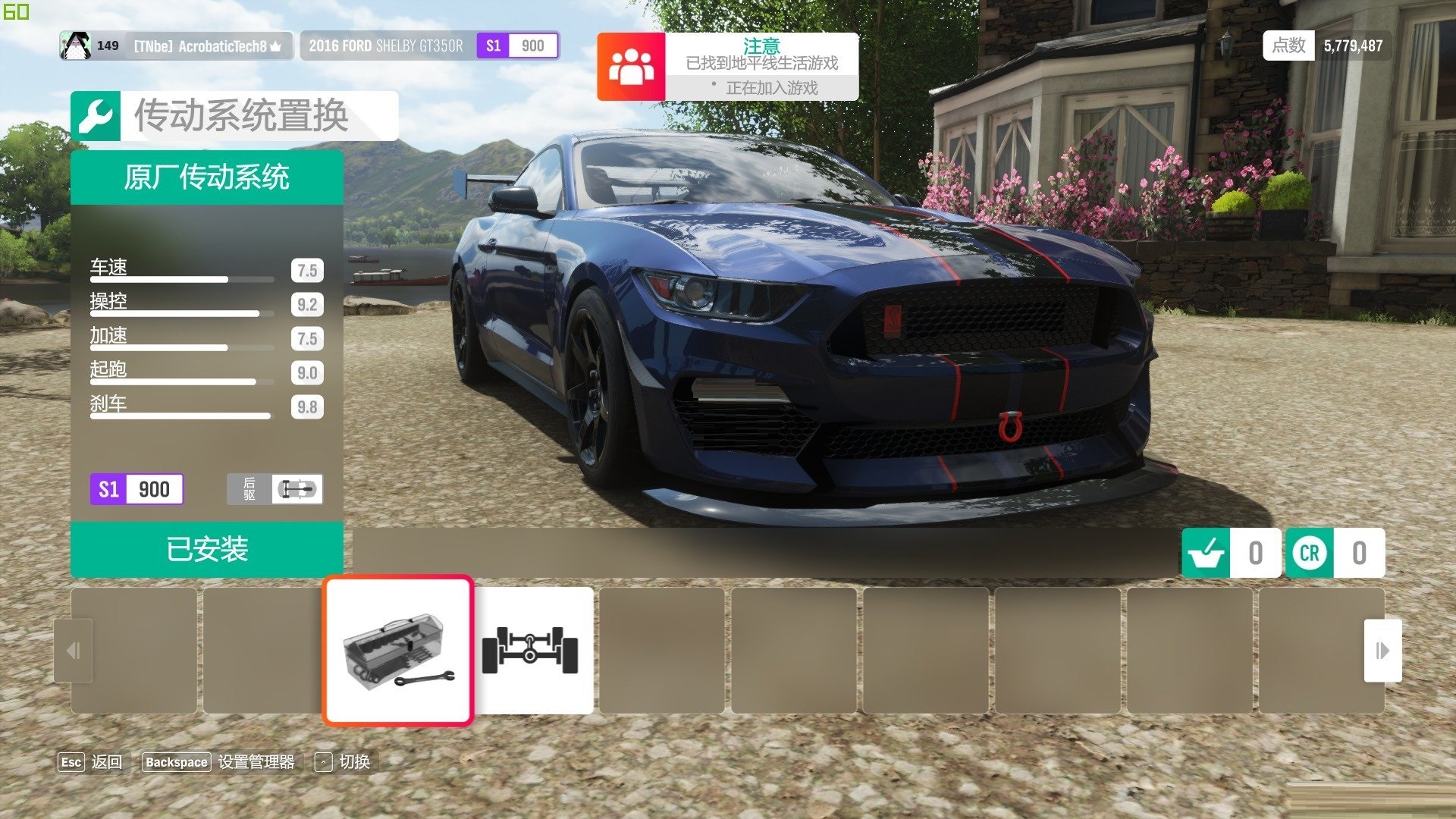
Task: Open the 注意 session joining notification
Action: (x=728, y=67)
